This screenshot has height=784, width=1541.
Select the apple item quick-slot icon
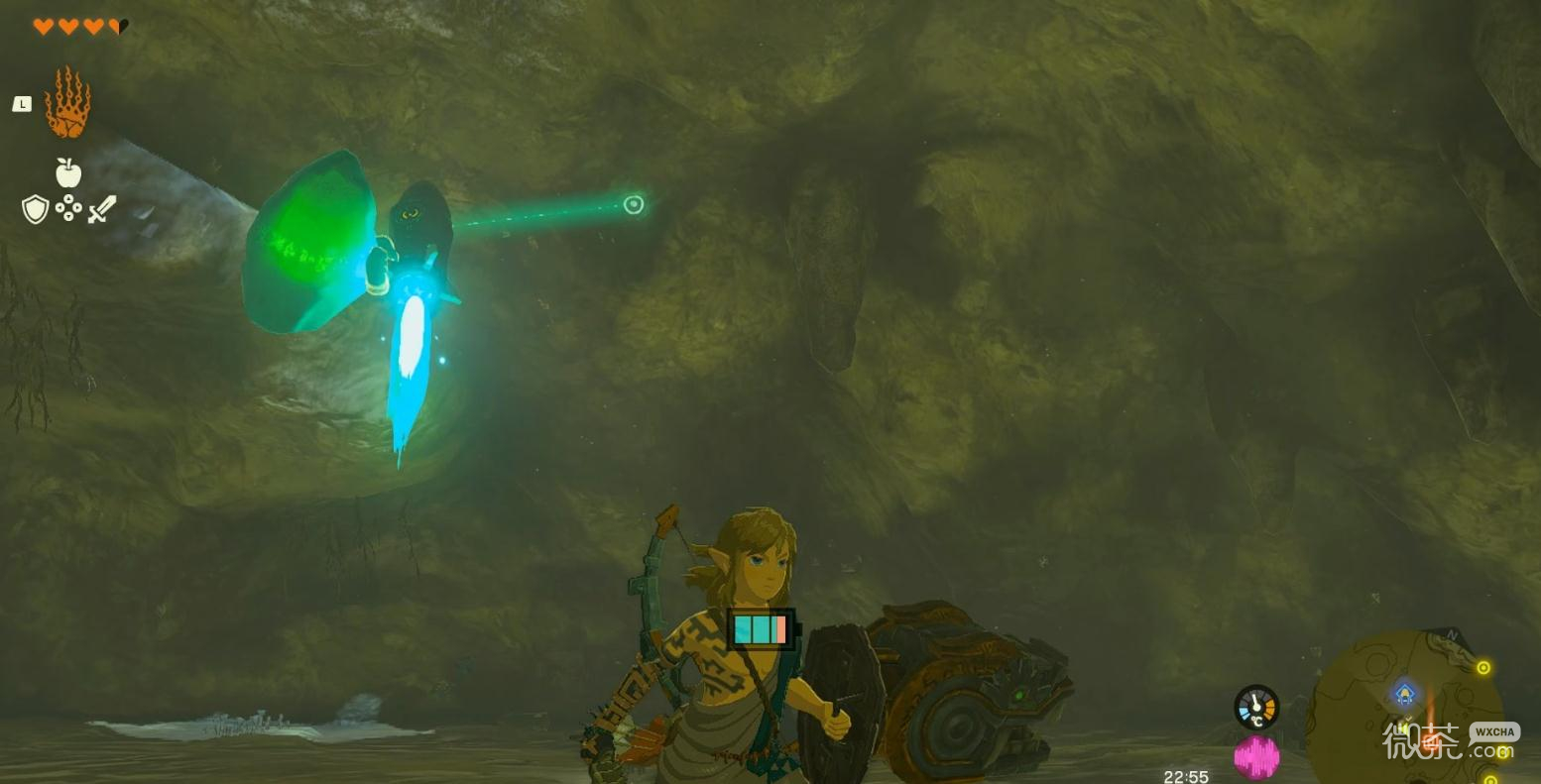pos(68,173)
